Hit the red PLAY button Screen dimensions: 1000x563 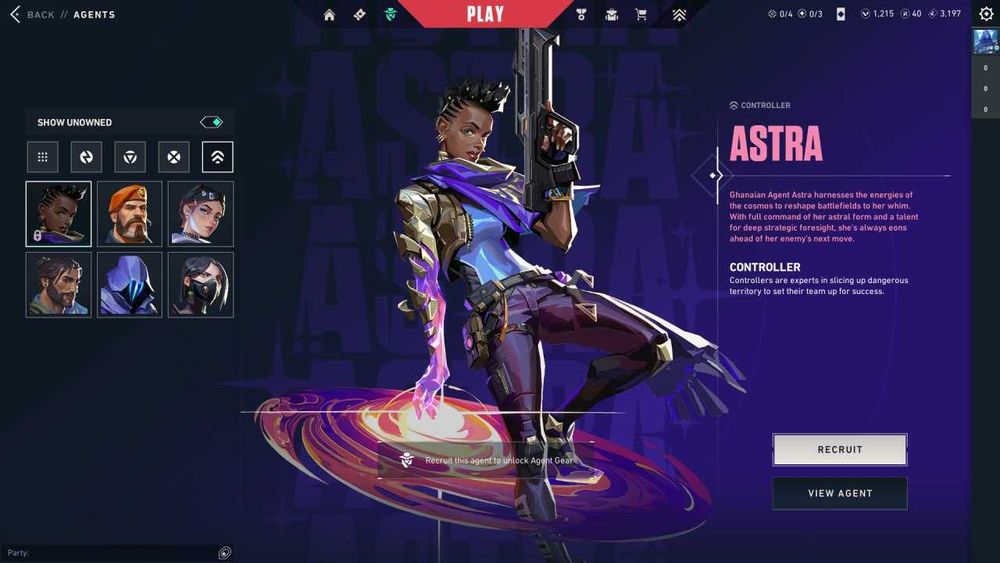[487, 14]
